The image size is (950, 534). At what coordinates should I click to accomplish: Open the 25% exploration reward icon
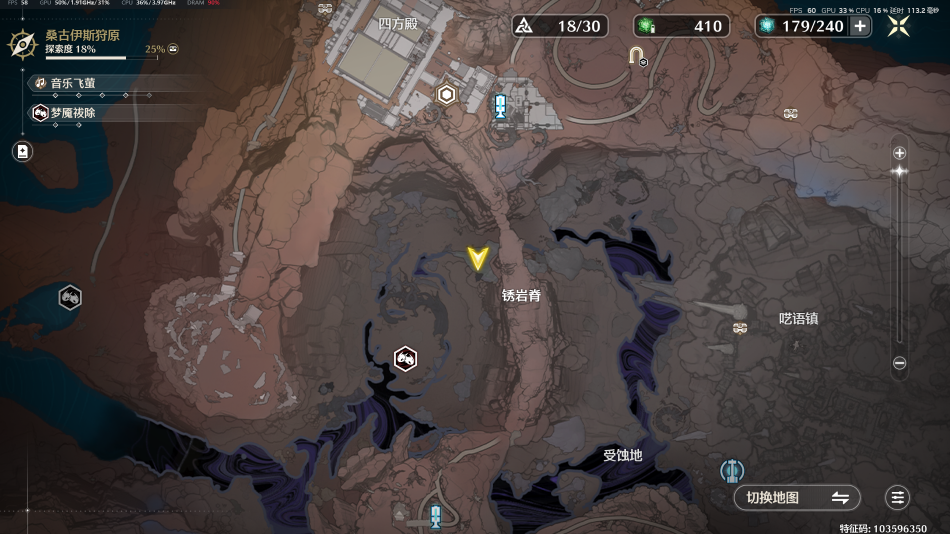pyautogui.click(x=174, y=48)
